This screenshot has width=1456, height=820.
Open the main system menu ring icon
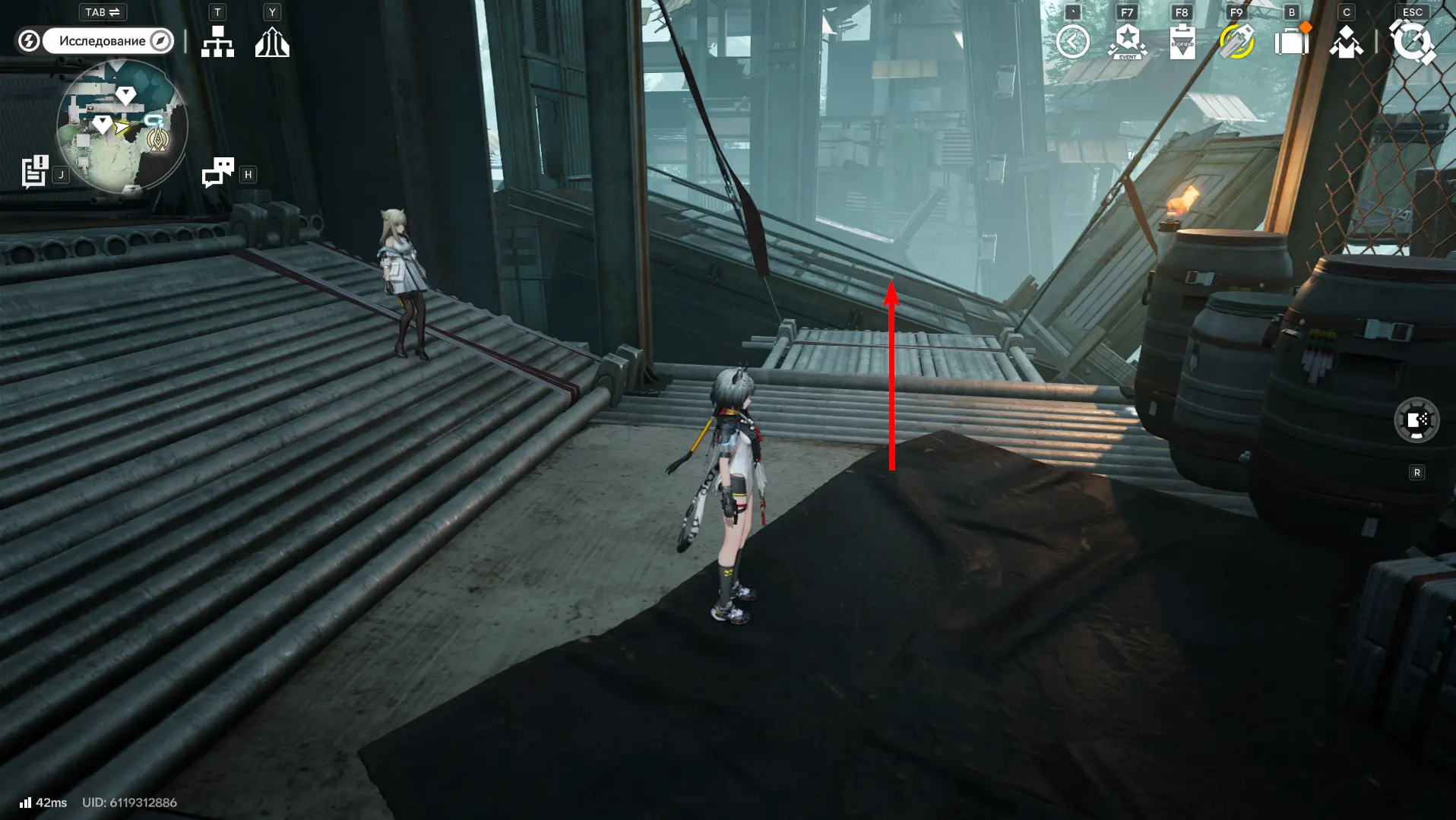click(1412, 42)
